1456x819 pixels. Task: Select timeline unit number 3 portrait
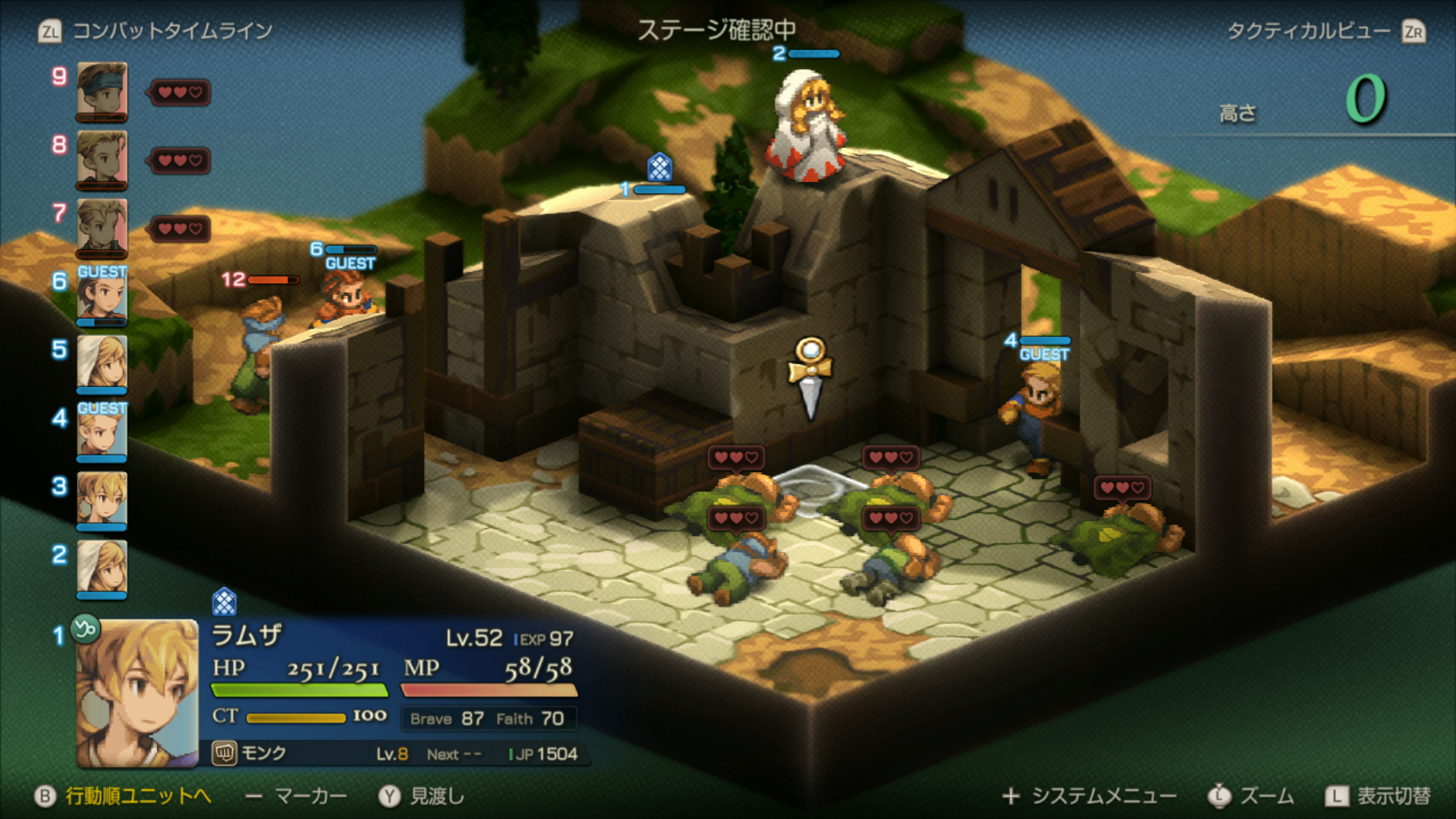[x=102, y=499]
